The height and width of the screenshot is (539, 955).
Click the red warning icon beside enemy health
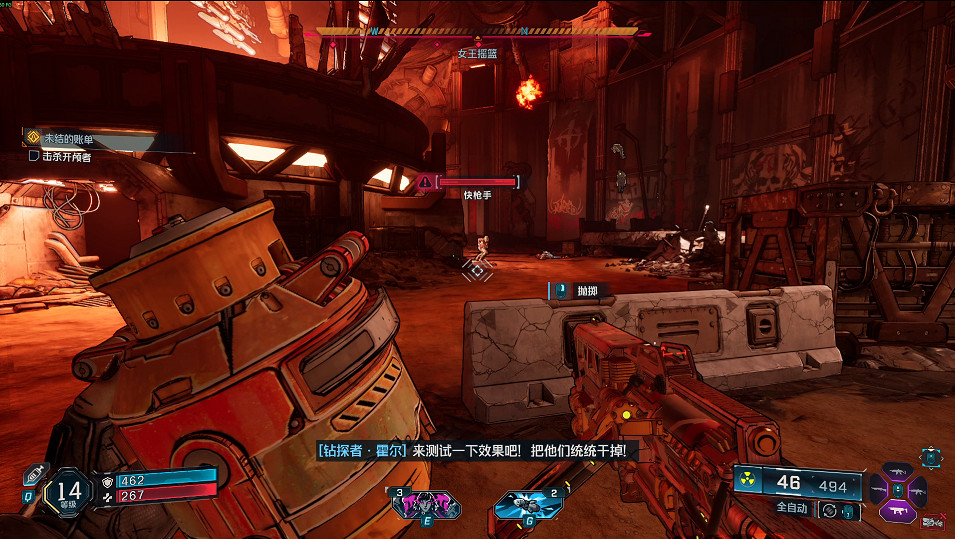click(x=426, y=181)
